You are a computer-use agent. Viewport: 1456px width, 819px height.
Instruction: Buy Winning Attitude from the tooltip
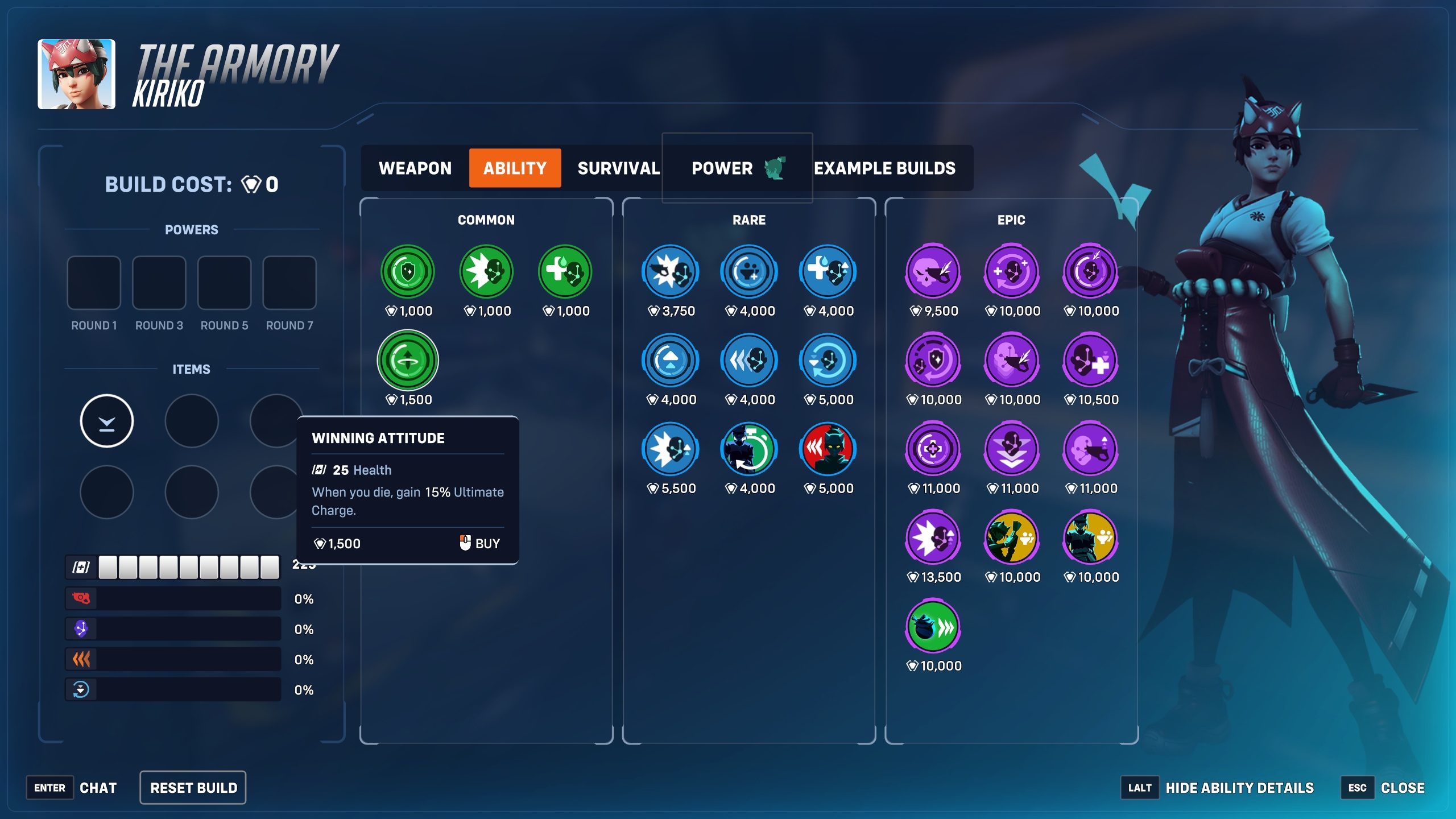479,543
